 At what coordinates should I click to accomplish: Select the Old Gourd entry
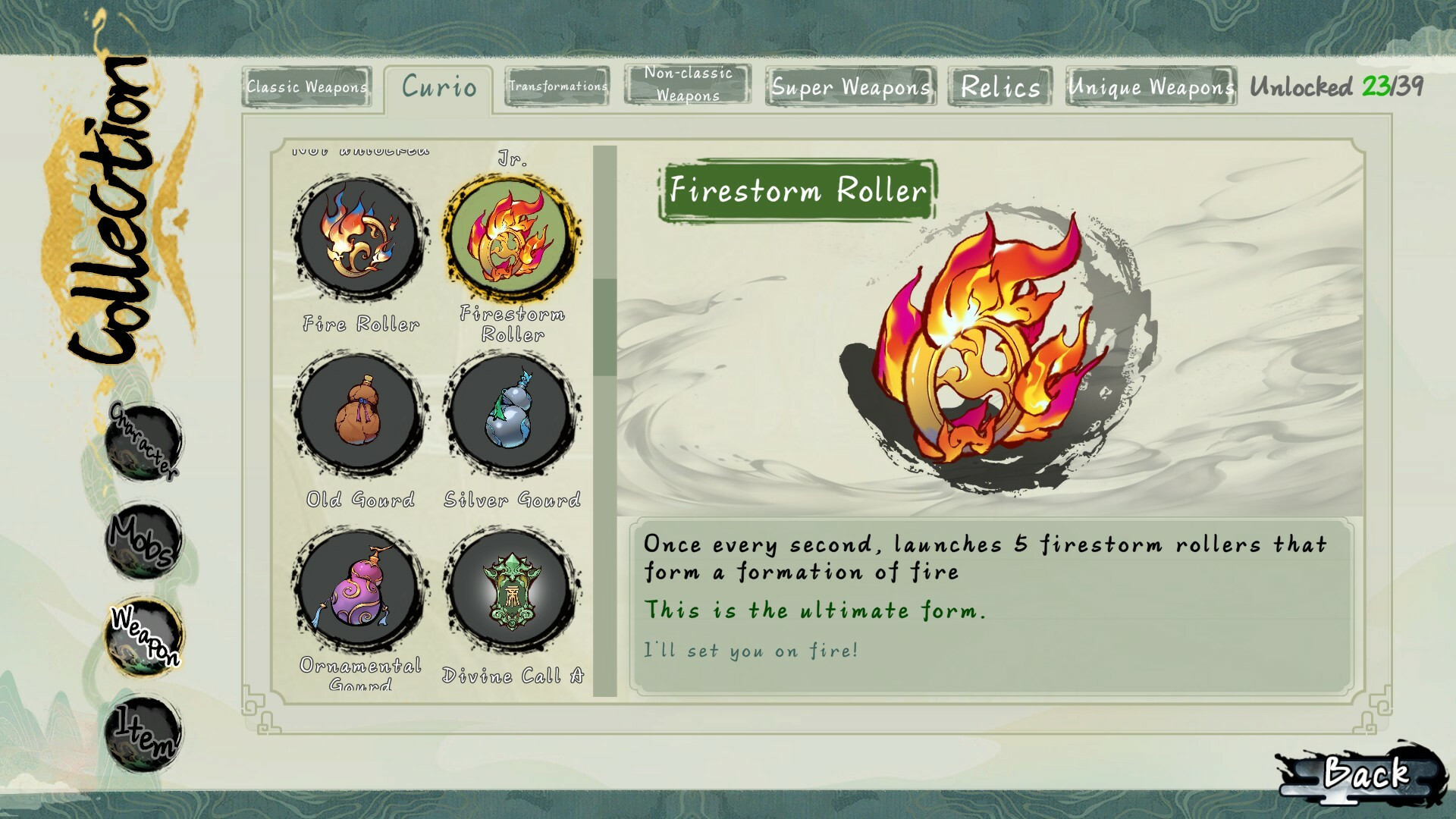click(359, 414)
